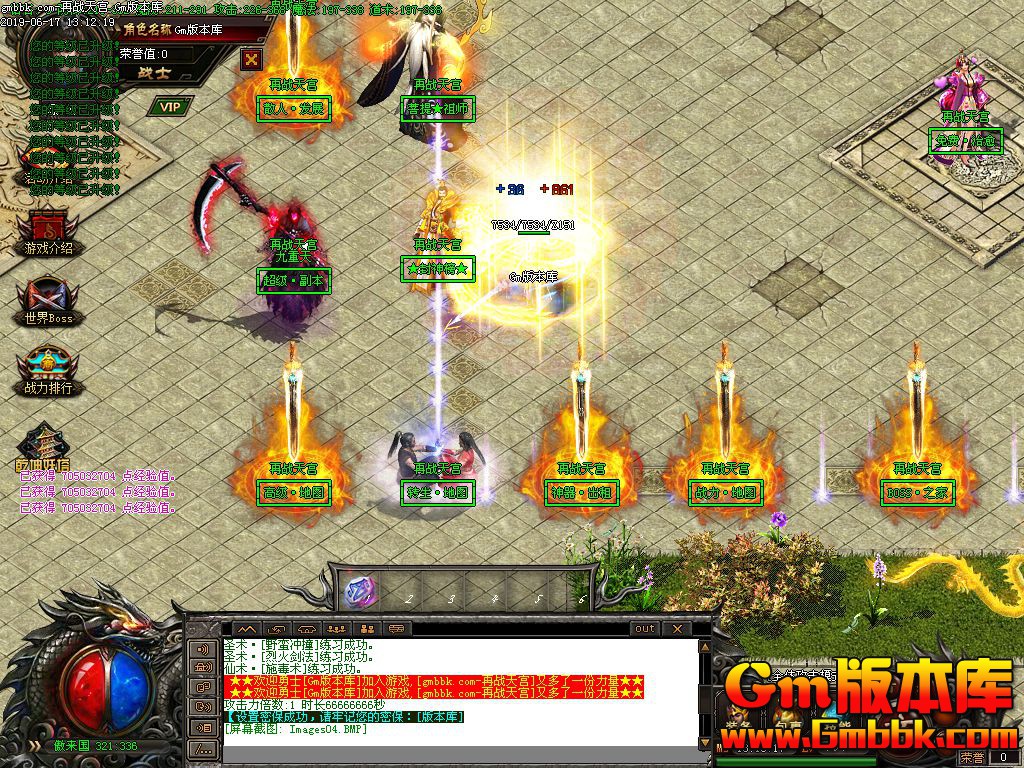The height and width of the screenshot is (768, 1024).
Task: Open the three-person group button on chat toolbar
Action: pyautogui.click(x=337, y=629)
